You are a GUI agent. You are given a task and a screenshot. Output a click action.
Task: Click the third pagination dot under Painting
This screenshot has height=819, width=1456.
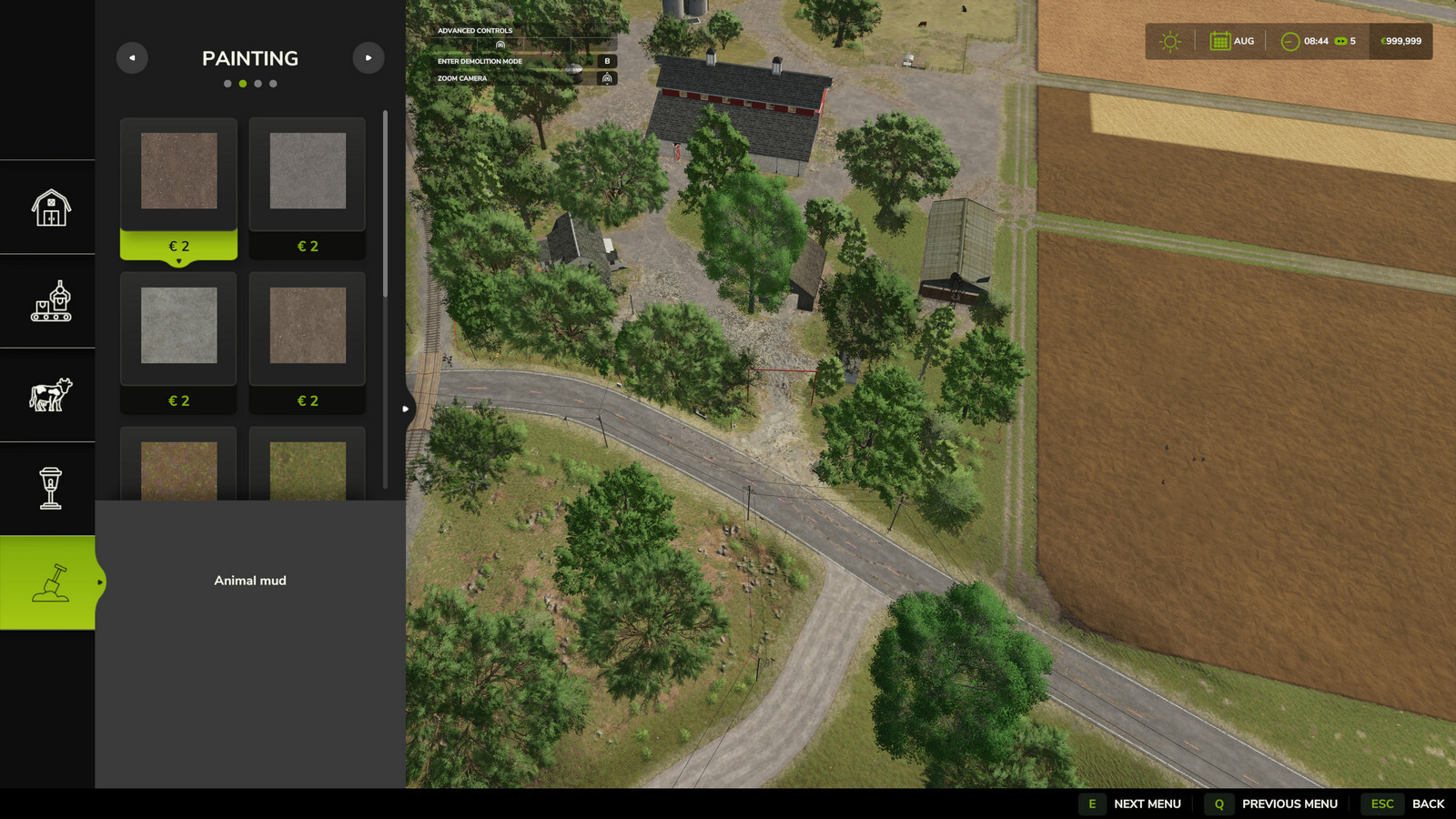click(258, 82)
